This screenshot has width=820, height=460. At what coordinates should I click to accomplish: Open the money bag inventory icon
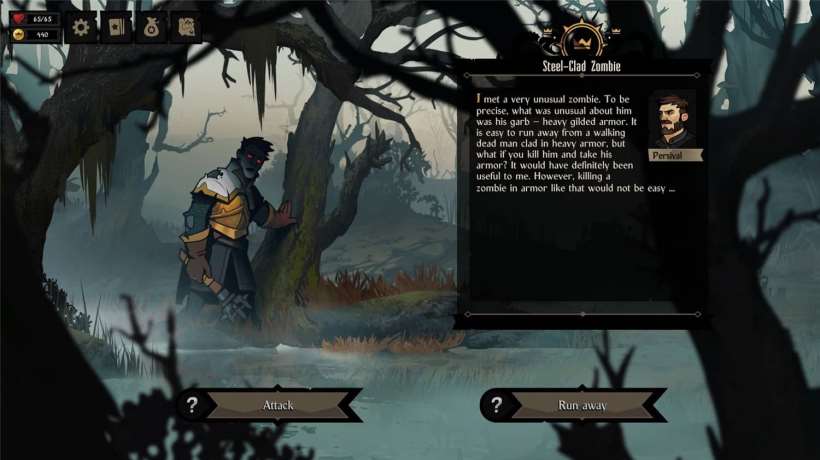(x=152, y=27)
